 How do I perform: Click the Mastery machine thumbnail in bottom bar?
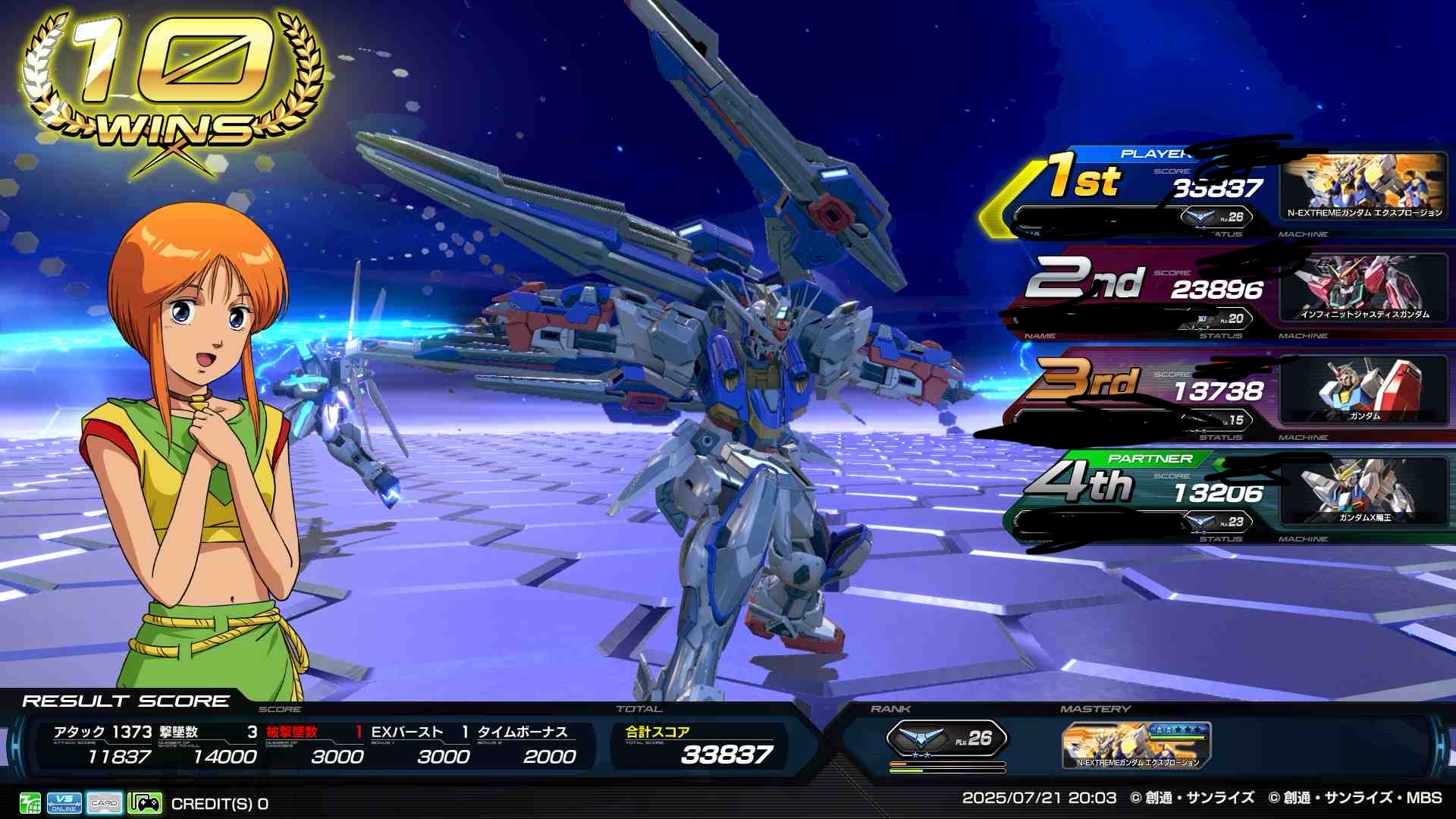click(x=1136, y=745)
